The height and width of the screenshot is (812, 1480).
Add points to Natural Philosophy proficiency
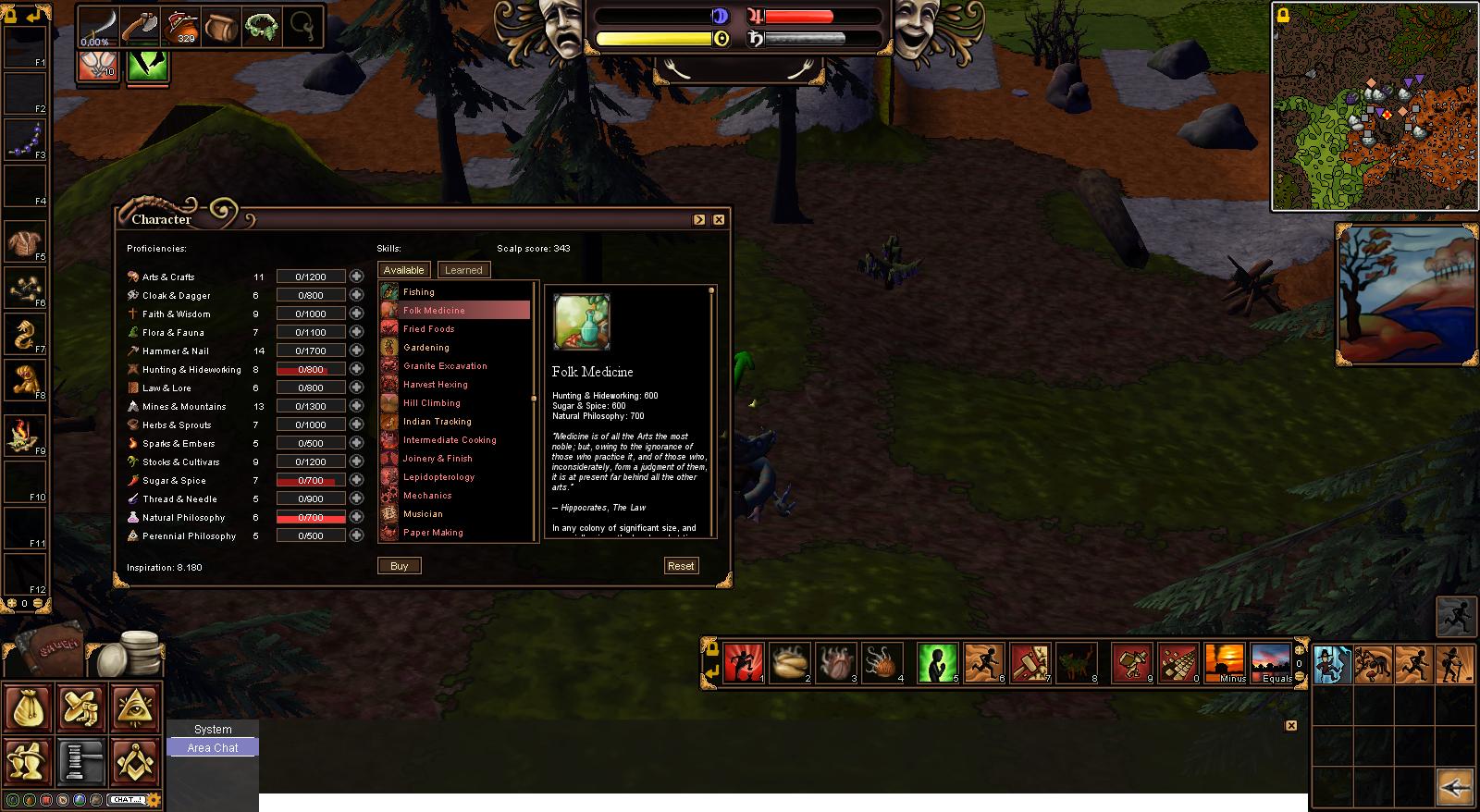tap(356, 517)
